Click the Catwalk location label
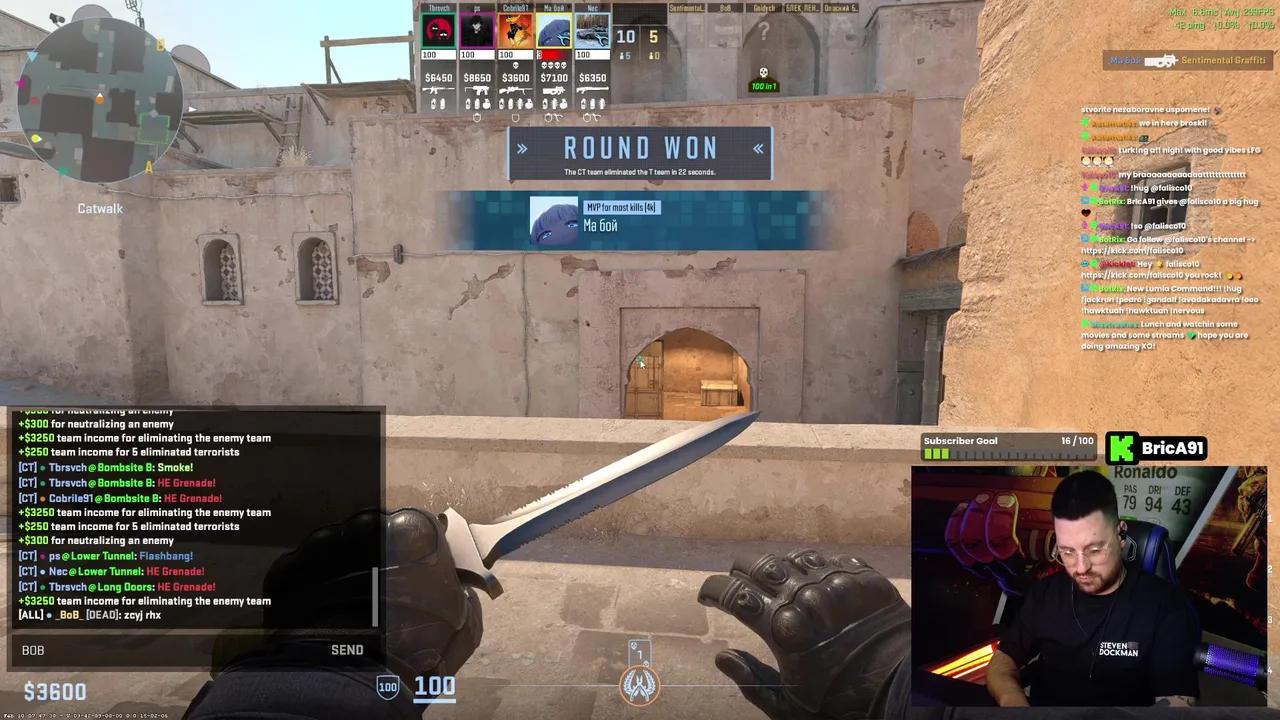1280x720 pixels. [99, 208]
